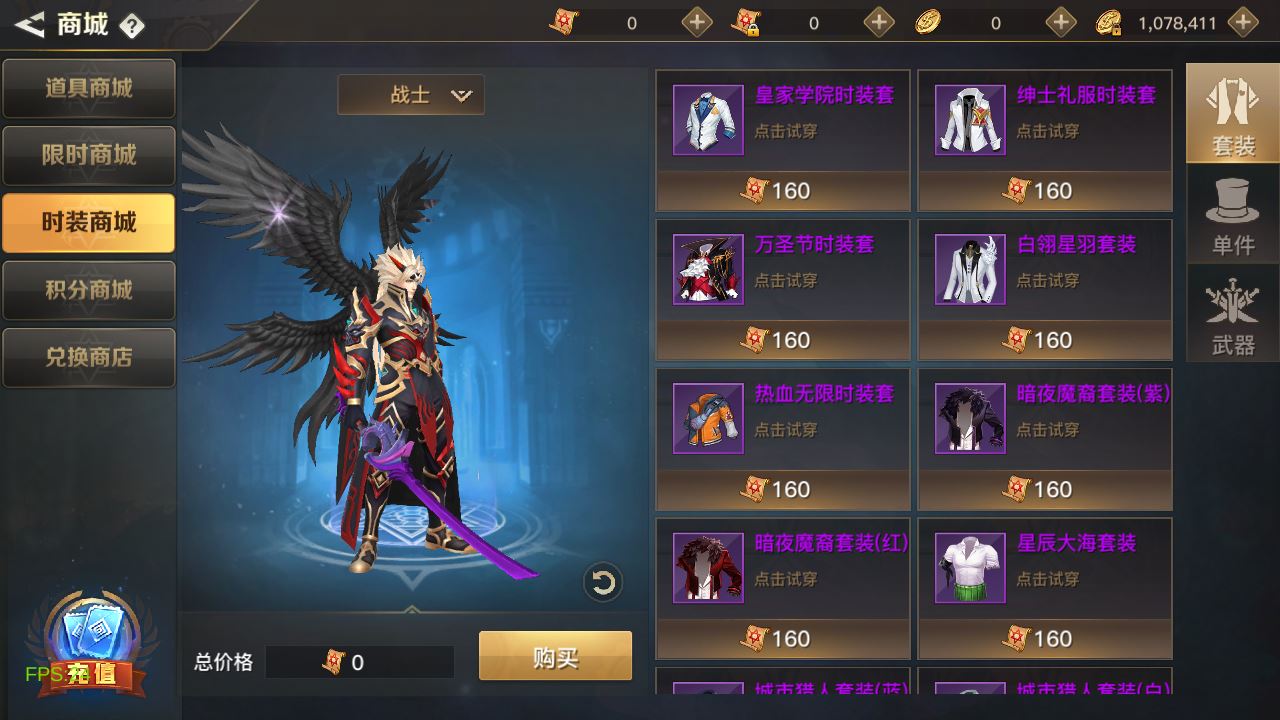Show the 武器 weapons category
The image size is (1280, 720).
pos(1232,316)
